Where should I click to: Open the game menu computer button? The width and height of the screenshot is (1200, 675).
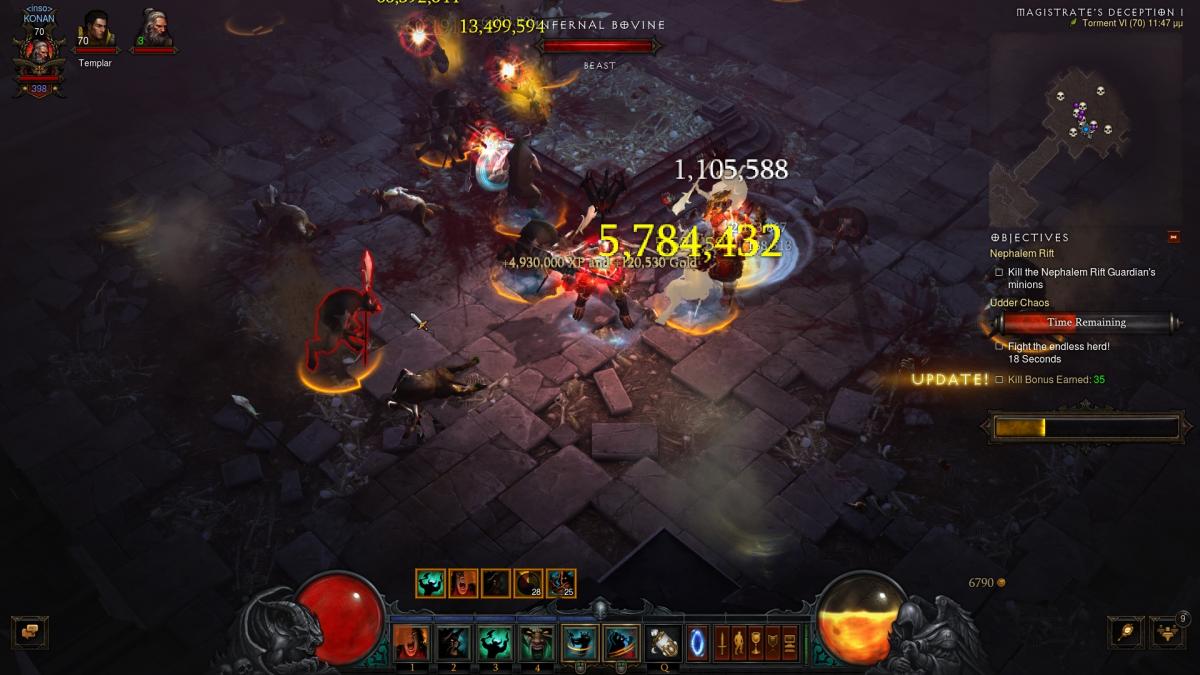pyautogui.click(x=790, y=642)
